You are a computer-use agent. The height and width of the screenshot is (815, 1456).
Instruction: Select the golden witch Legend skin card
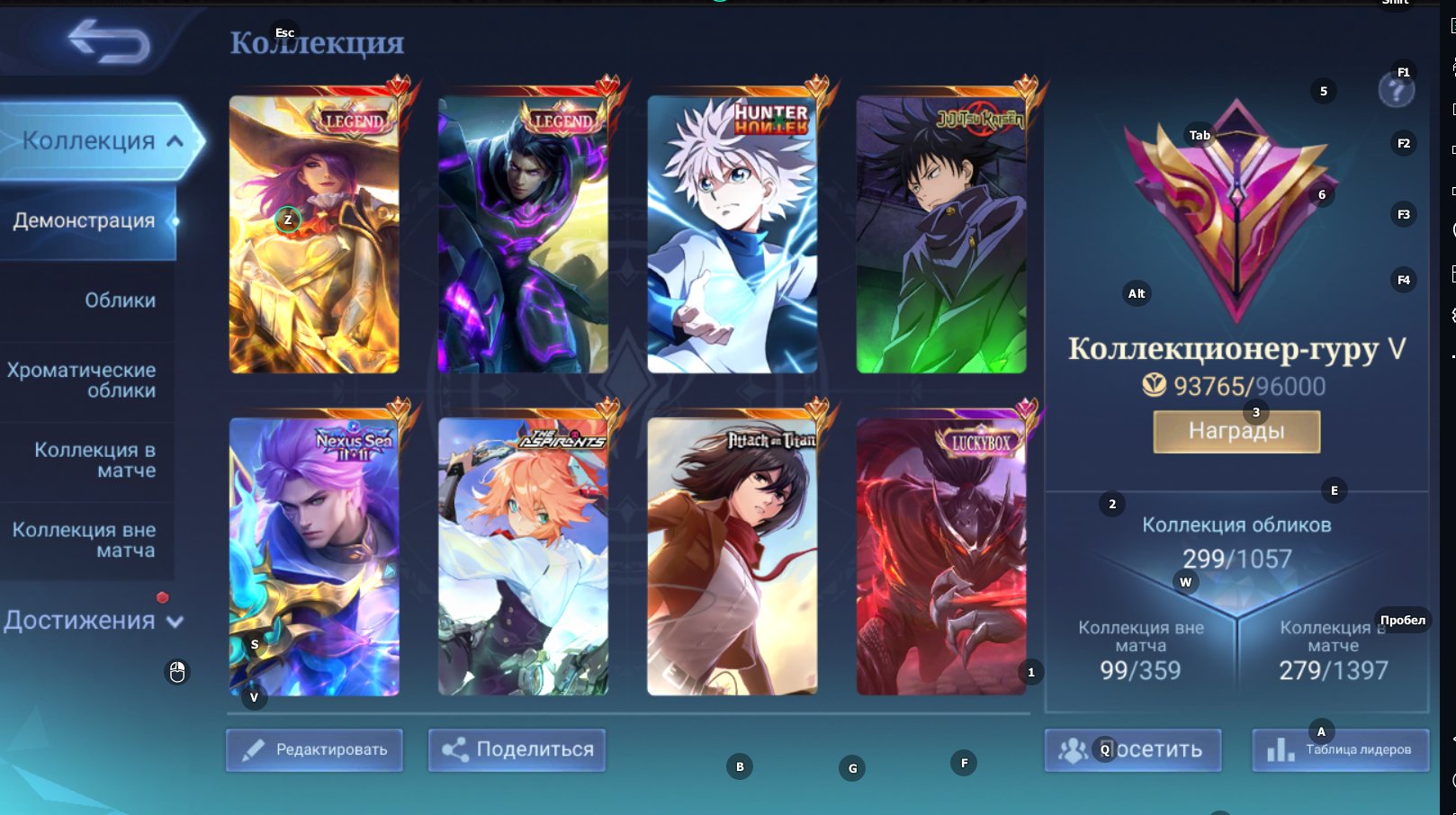[314, 236]
